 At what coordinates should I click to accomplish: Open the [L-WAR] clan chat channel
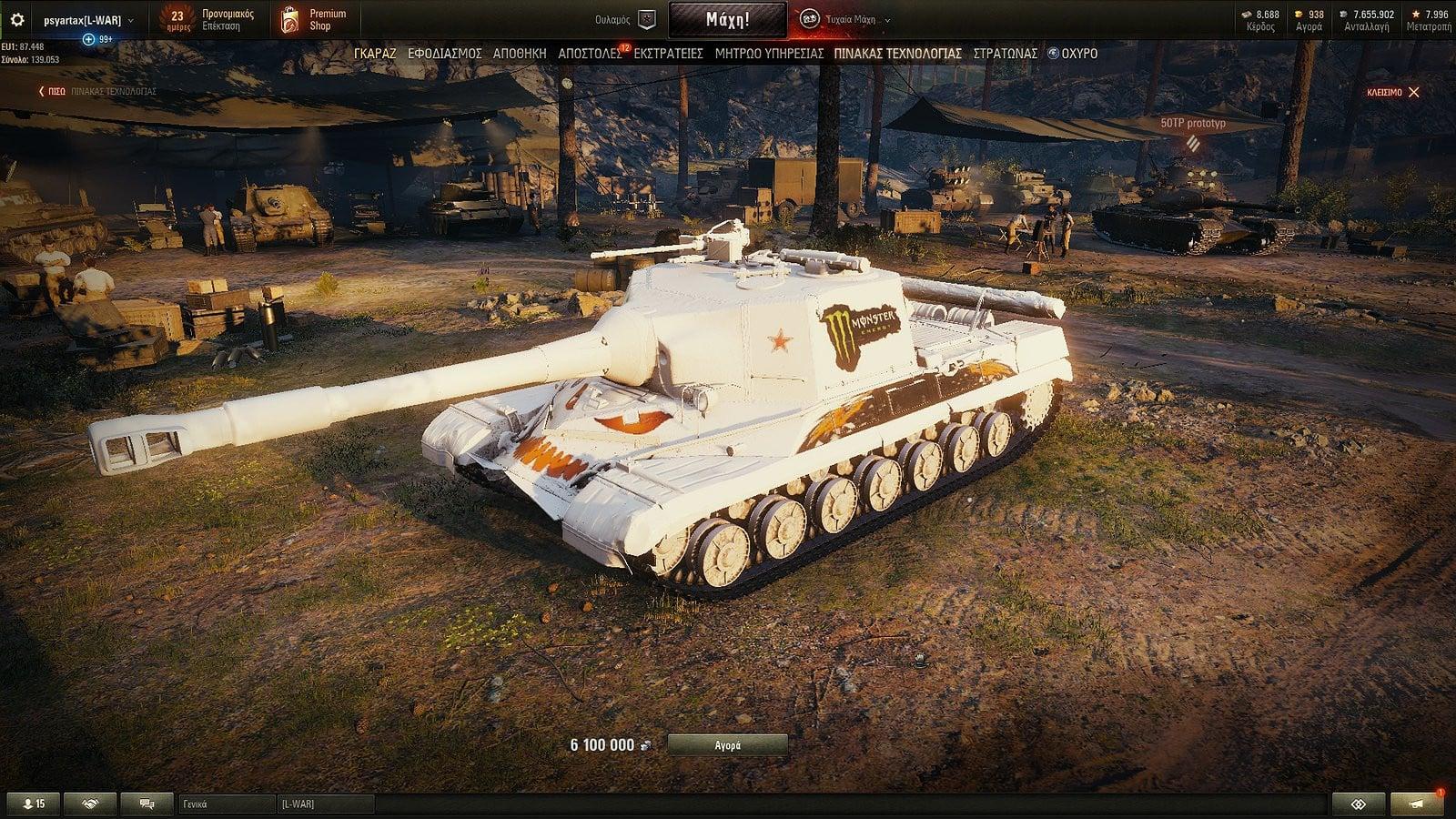(x=325, y=804)
